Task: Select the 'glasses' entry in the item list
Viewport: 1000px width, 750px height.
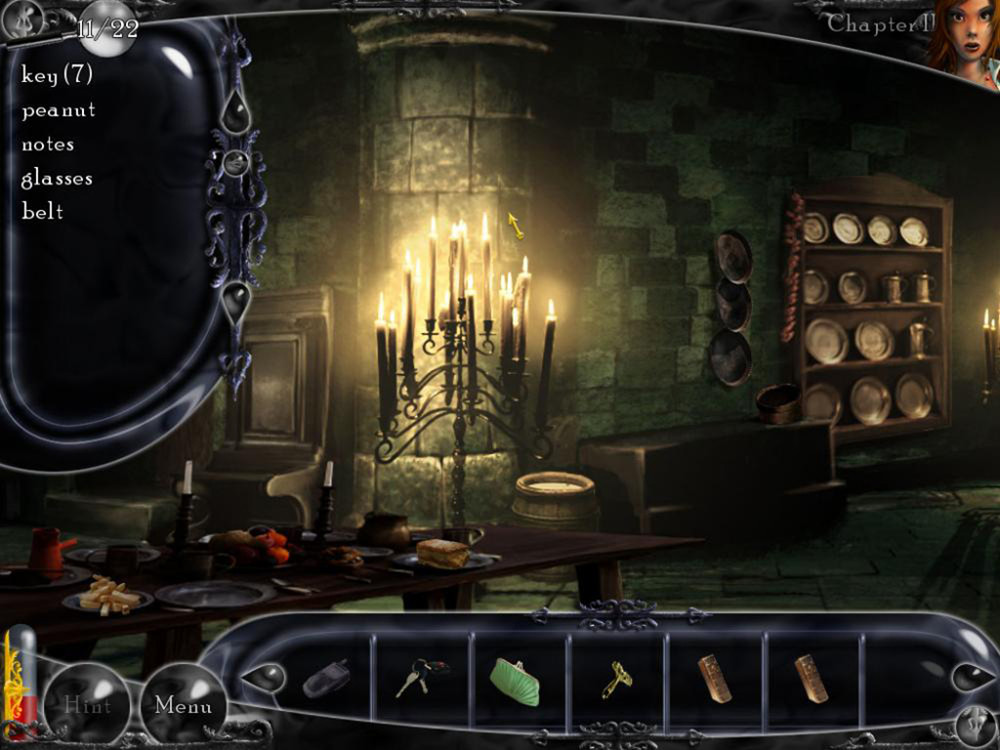Action: [x=57, y=178]
